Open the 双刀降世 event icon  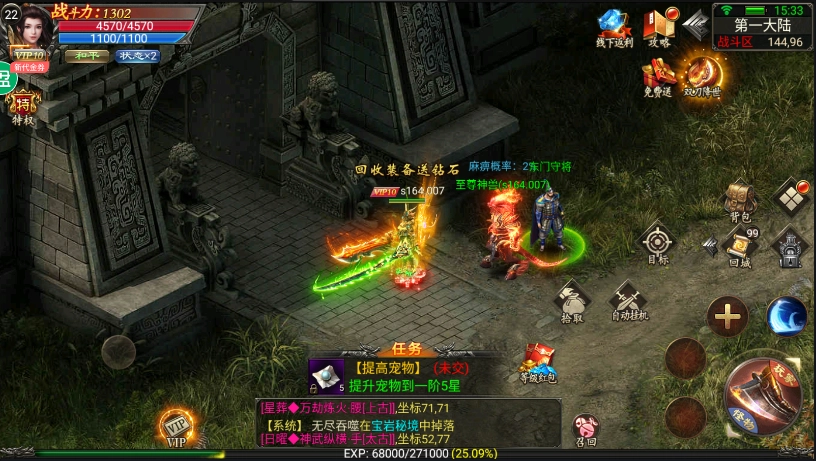(702, 75)
